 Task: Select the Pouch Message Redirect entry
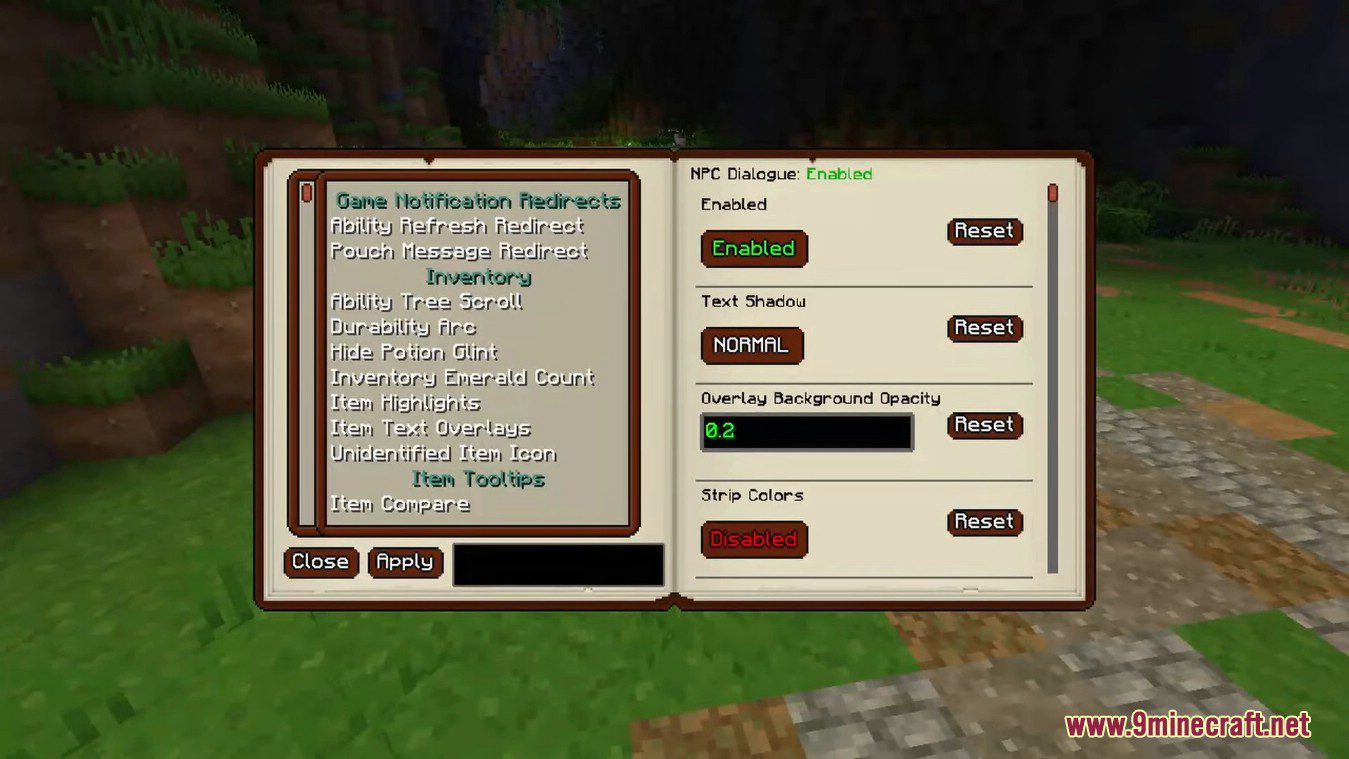[x=458, y=251]
